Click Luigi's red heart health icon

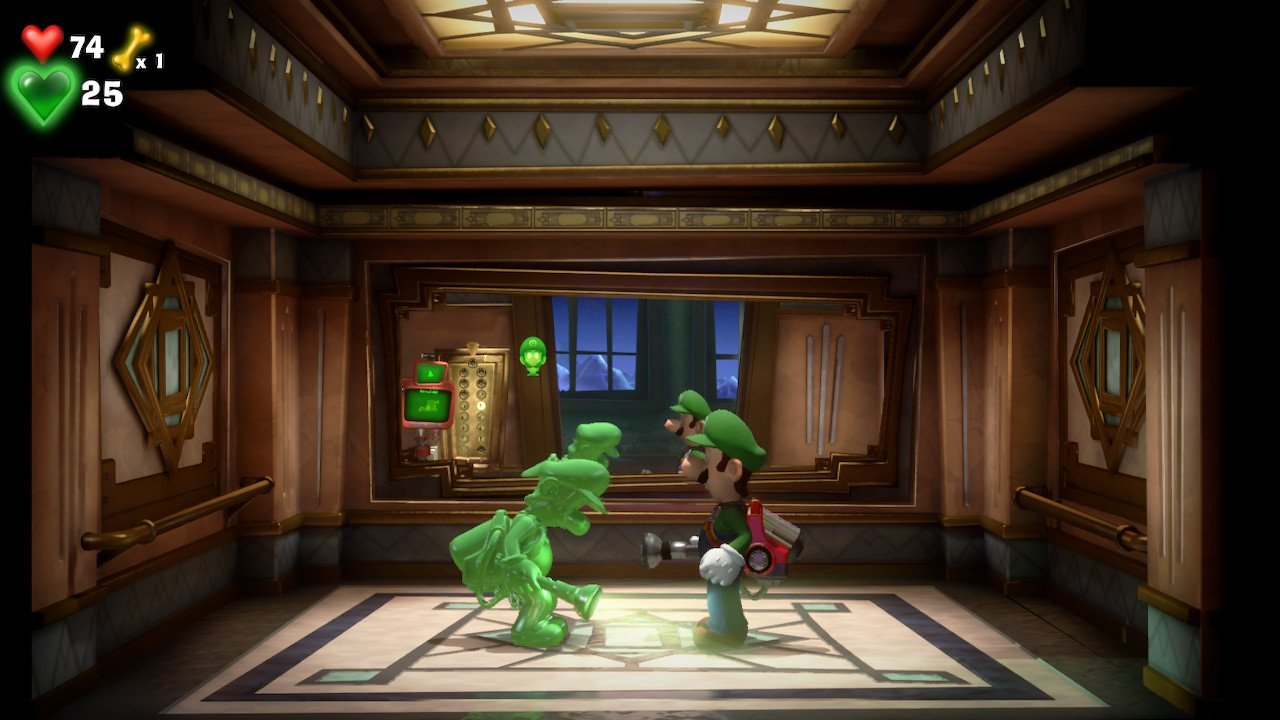[42, 43]
